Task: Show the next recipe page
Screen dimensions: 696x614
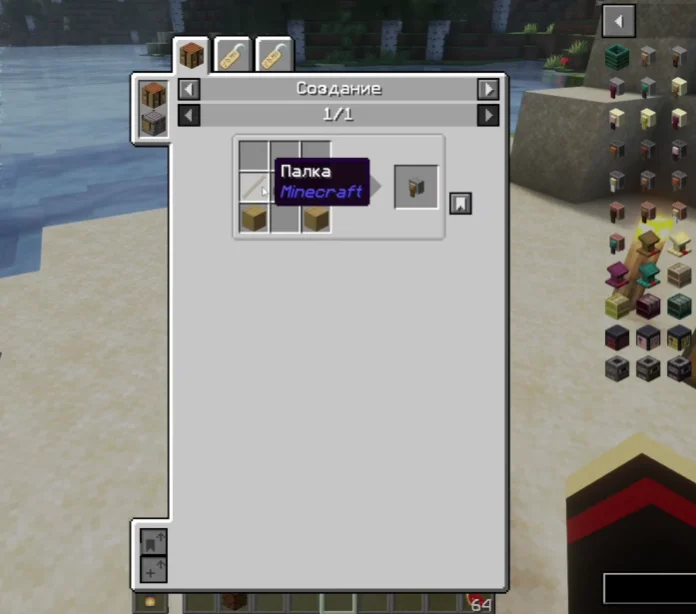Action: (x=487, y=115)
